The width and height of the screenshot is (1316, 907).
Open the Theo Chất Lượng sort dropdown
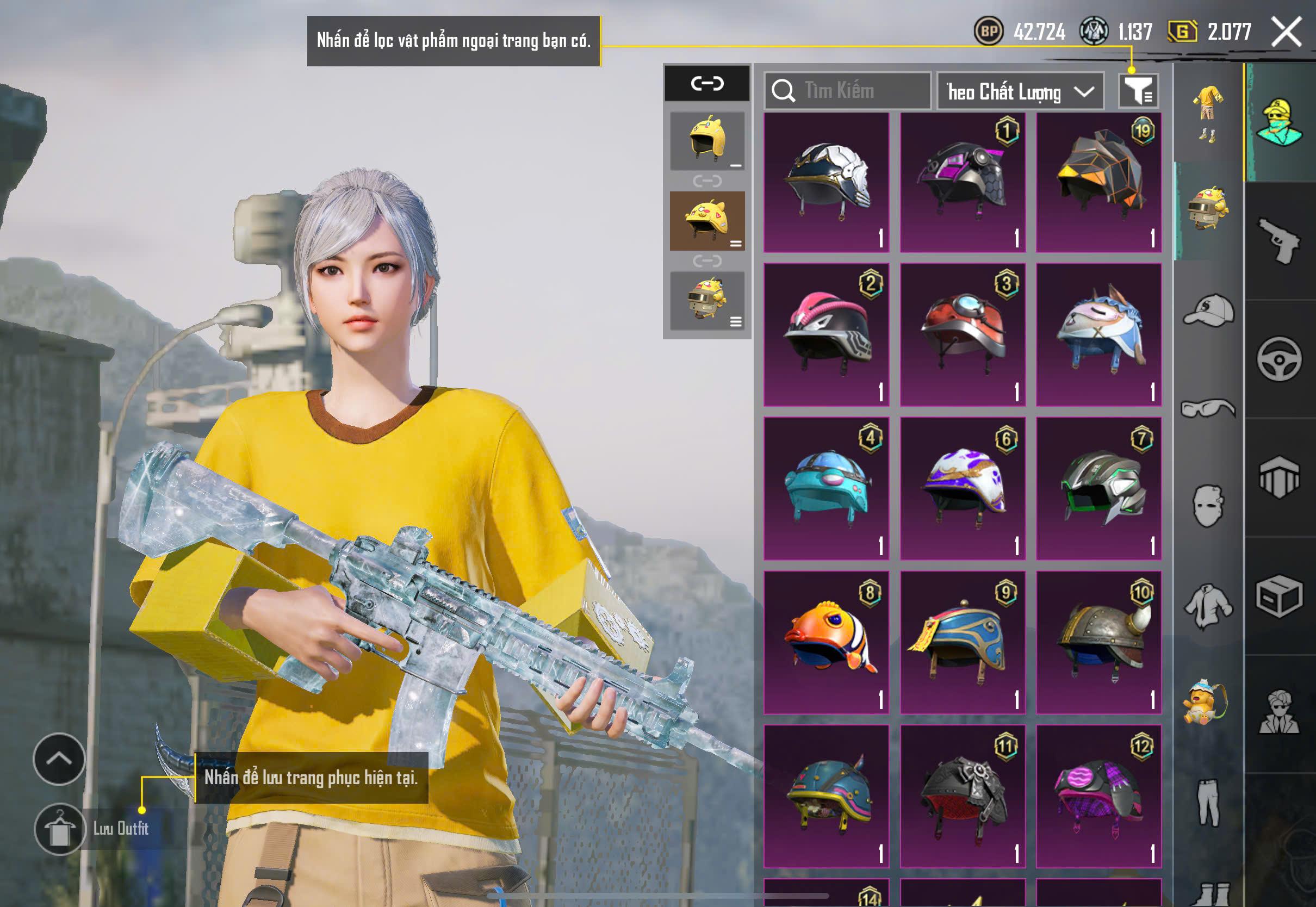(x=1020, y=91)
